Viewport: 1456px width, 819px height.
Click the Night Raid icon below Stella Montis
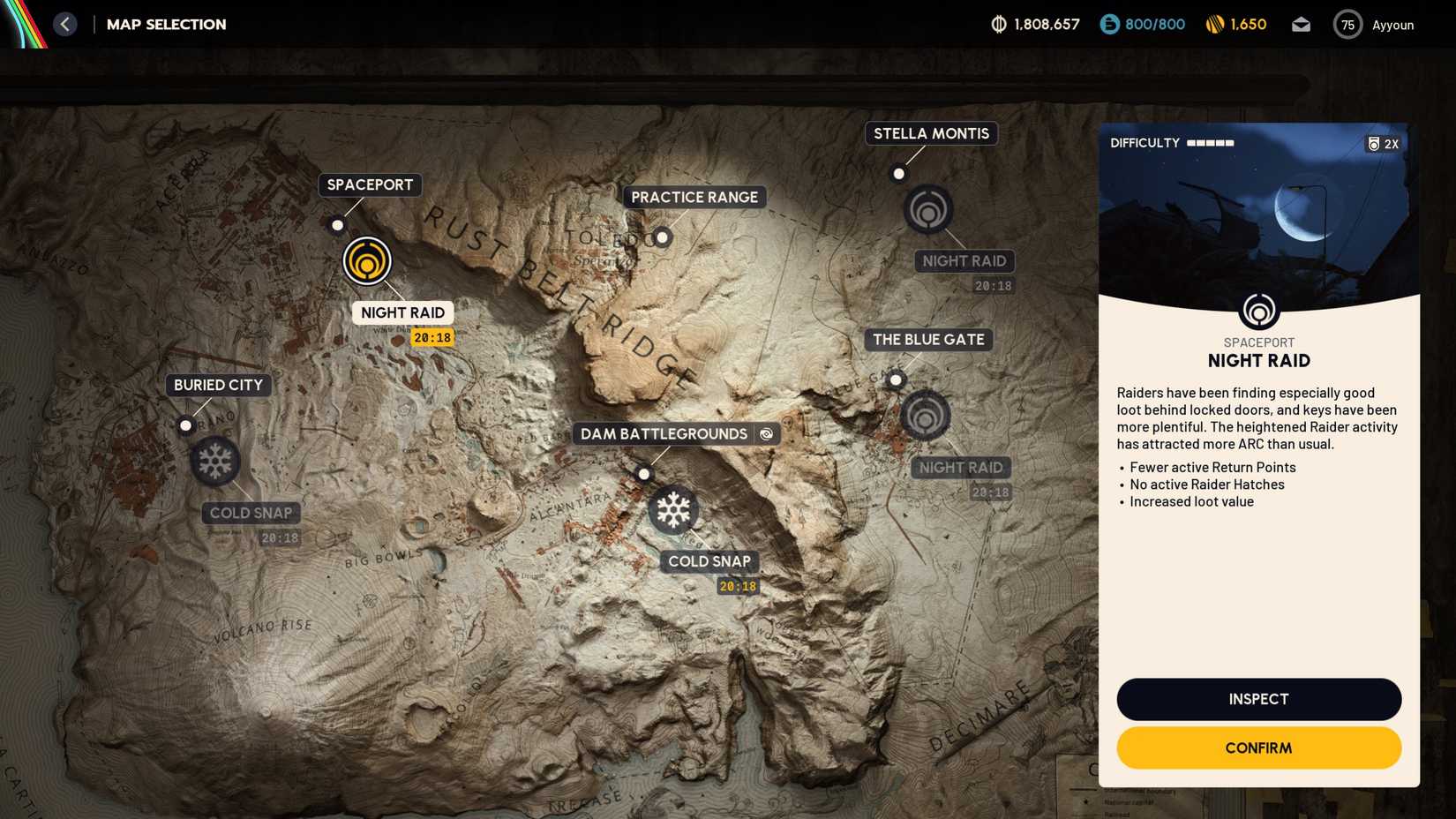click(927, 210)
